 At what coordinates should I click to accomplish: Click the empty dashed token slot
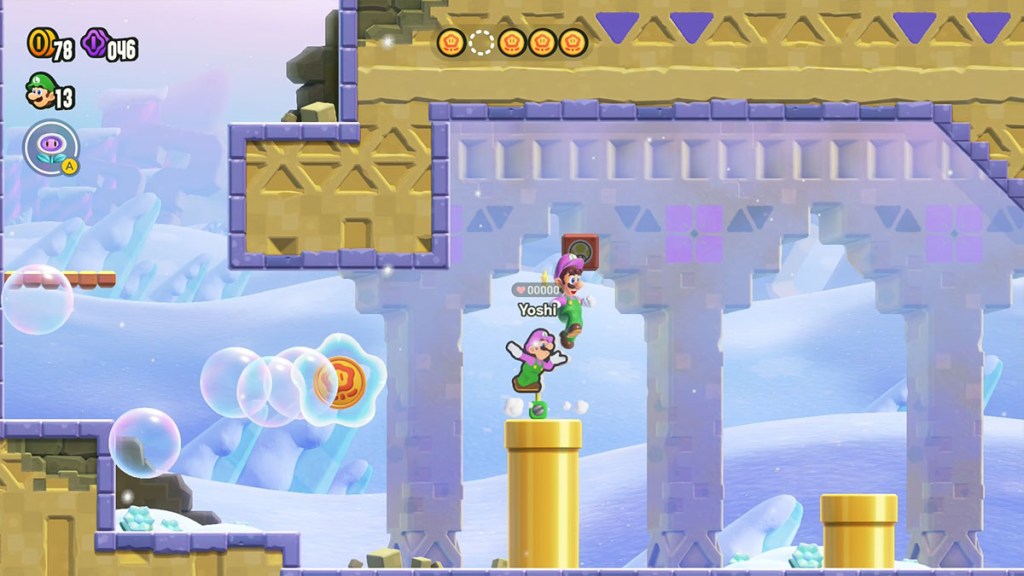(482, 42)
